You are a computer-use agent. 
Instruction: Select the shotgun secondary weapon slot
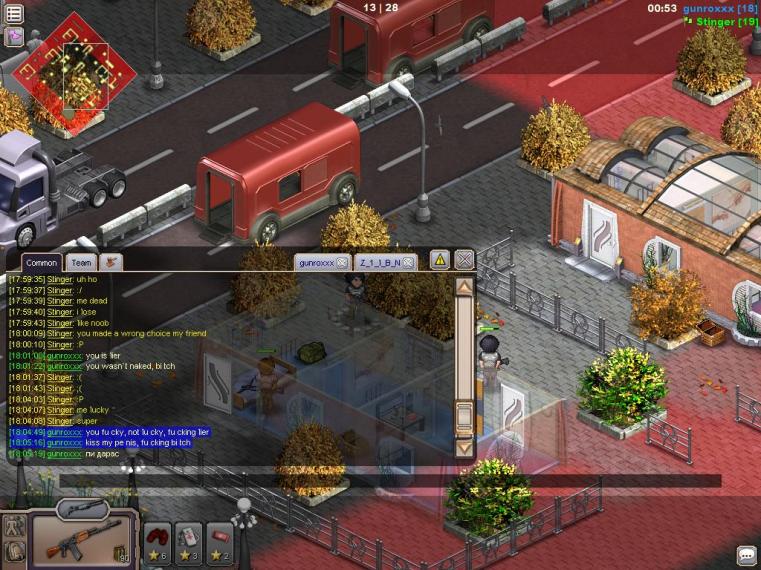click(82, 508)
